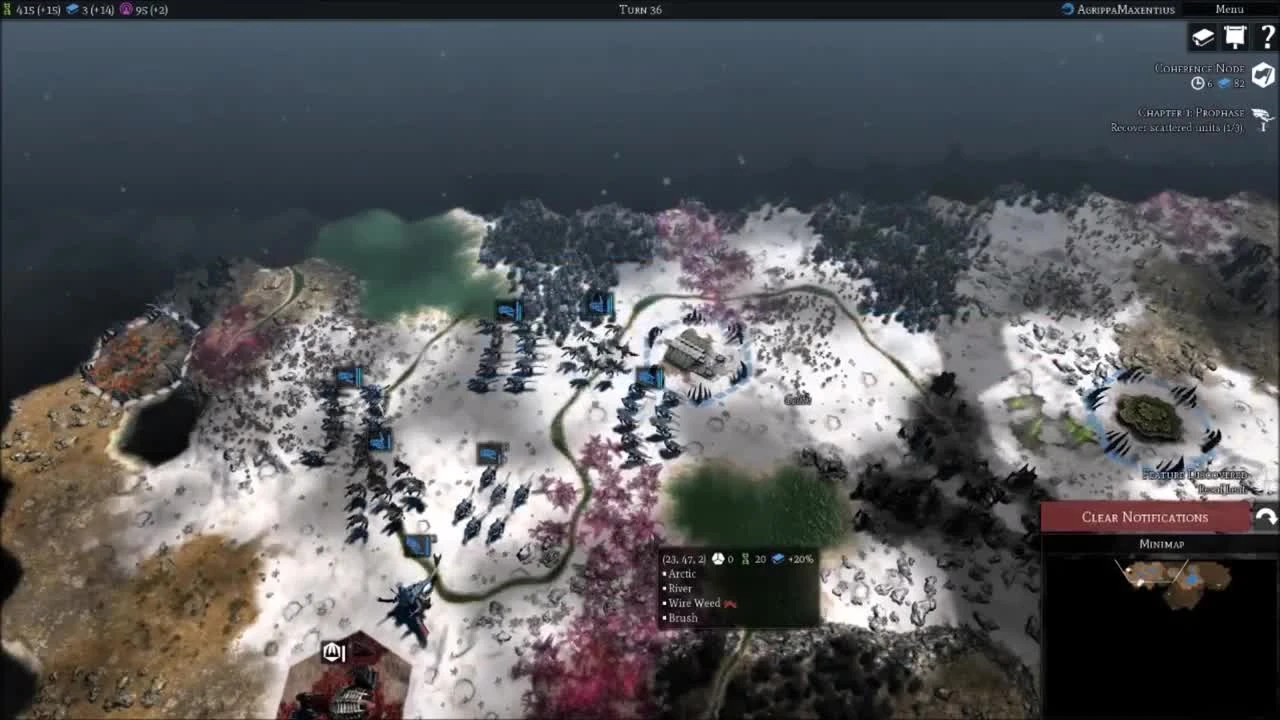Open the research journal book icon
The image size is (1280, 720).
coord(1202,35)
